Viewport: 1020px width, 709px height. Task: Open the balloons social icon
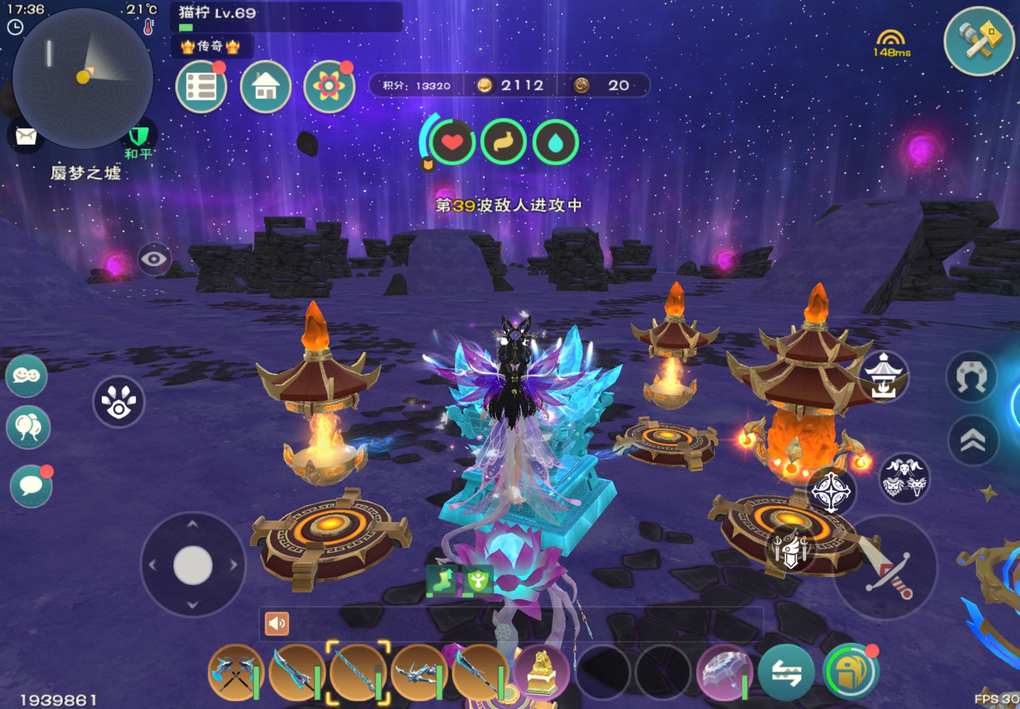point(28,428)
